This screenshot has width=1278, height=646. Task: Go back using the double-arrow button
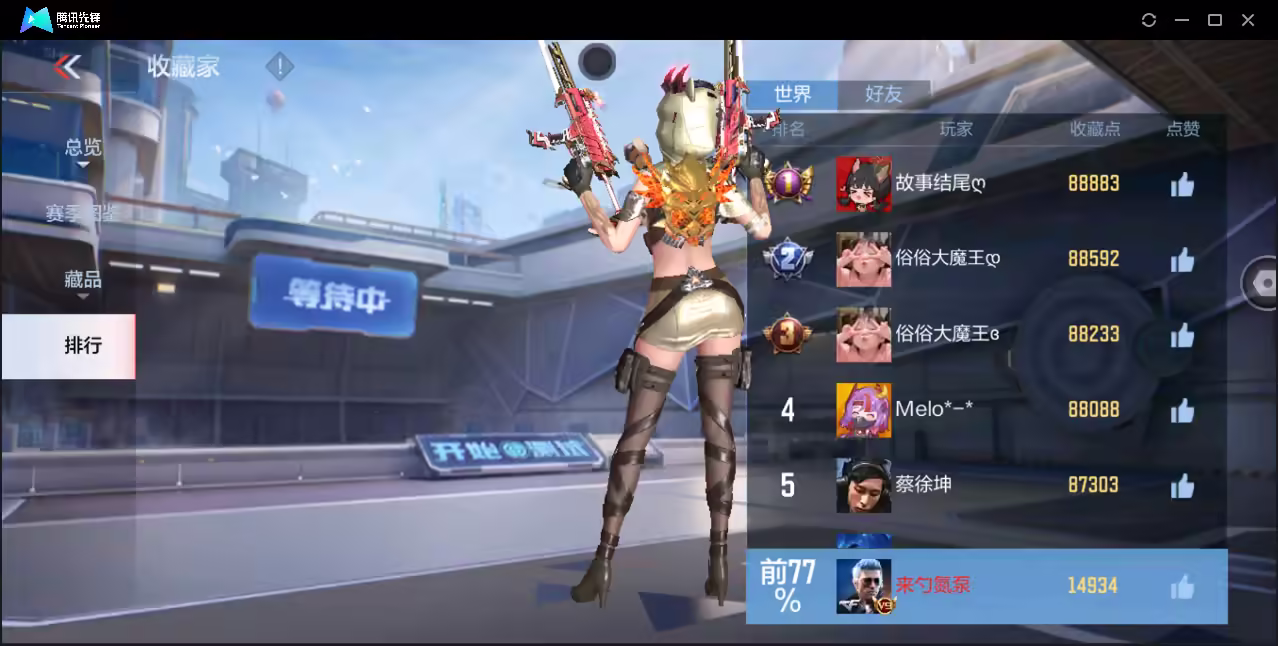click(x=67, y=67)
